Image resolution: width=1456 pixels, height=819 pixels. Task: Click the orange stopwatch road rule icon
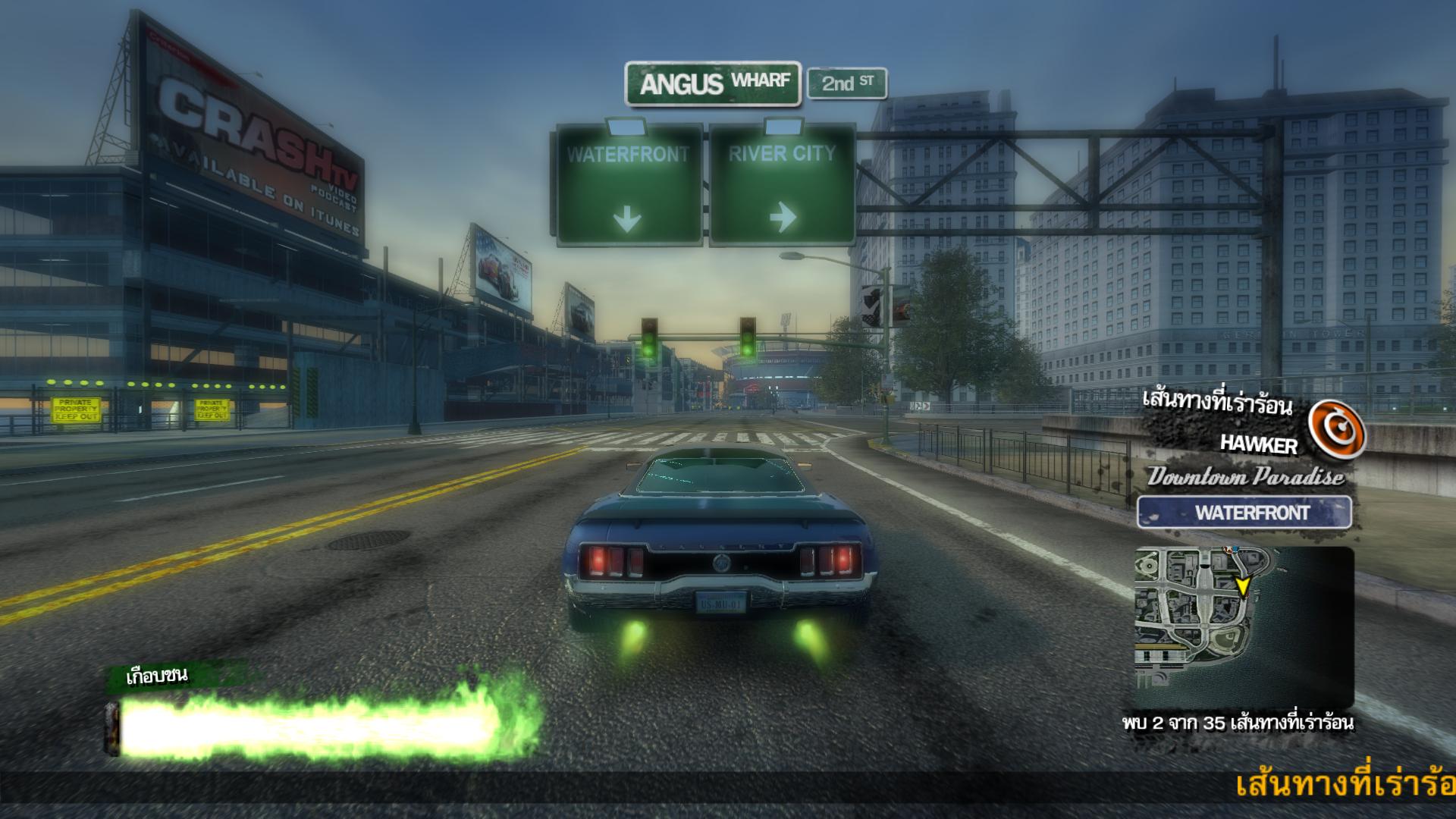click(x=1337, y=430)
